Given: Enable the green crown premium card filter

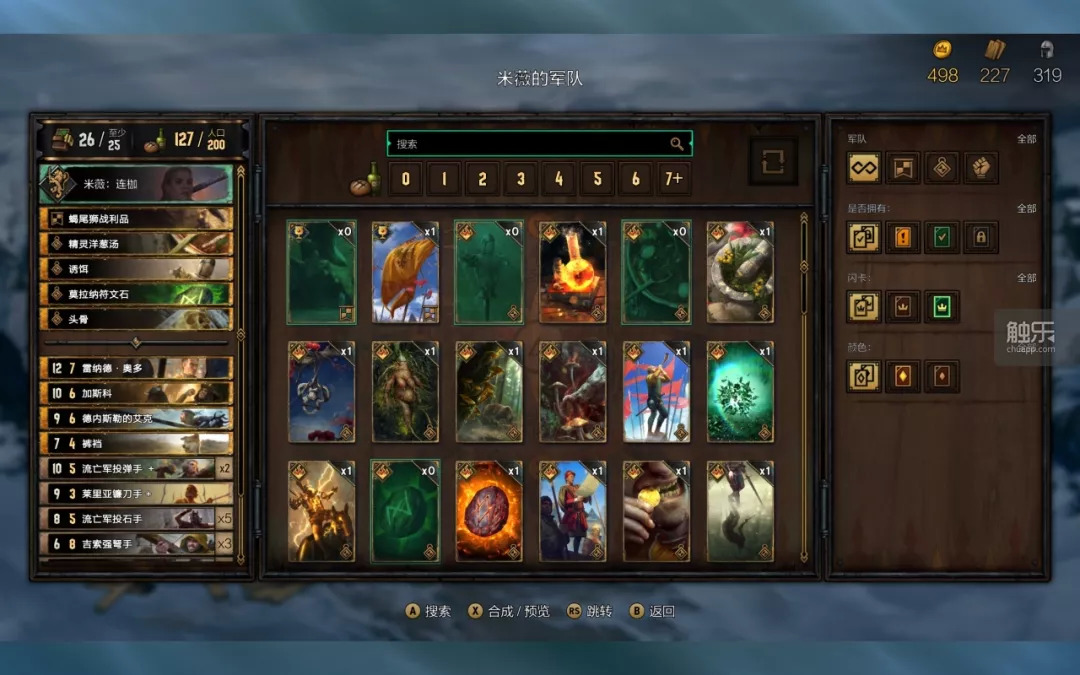Looking at the screenshot, I should [x=942, y=307].
